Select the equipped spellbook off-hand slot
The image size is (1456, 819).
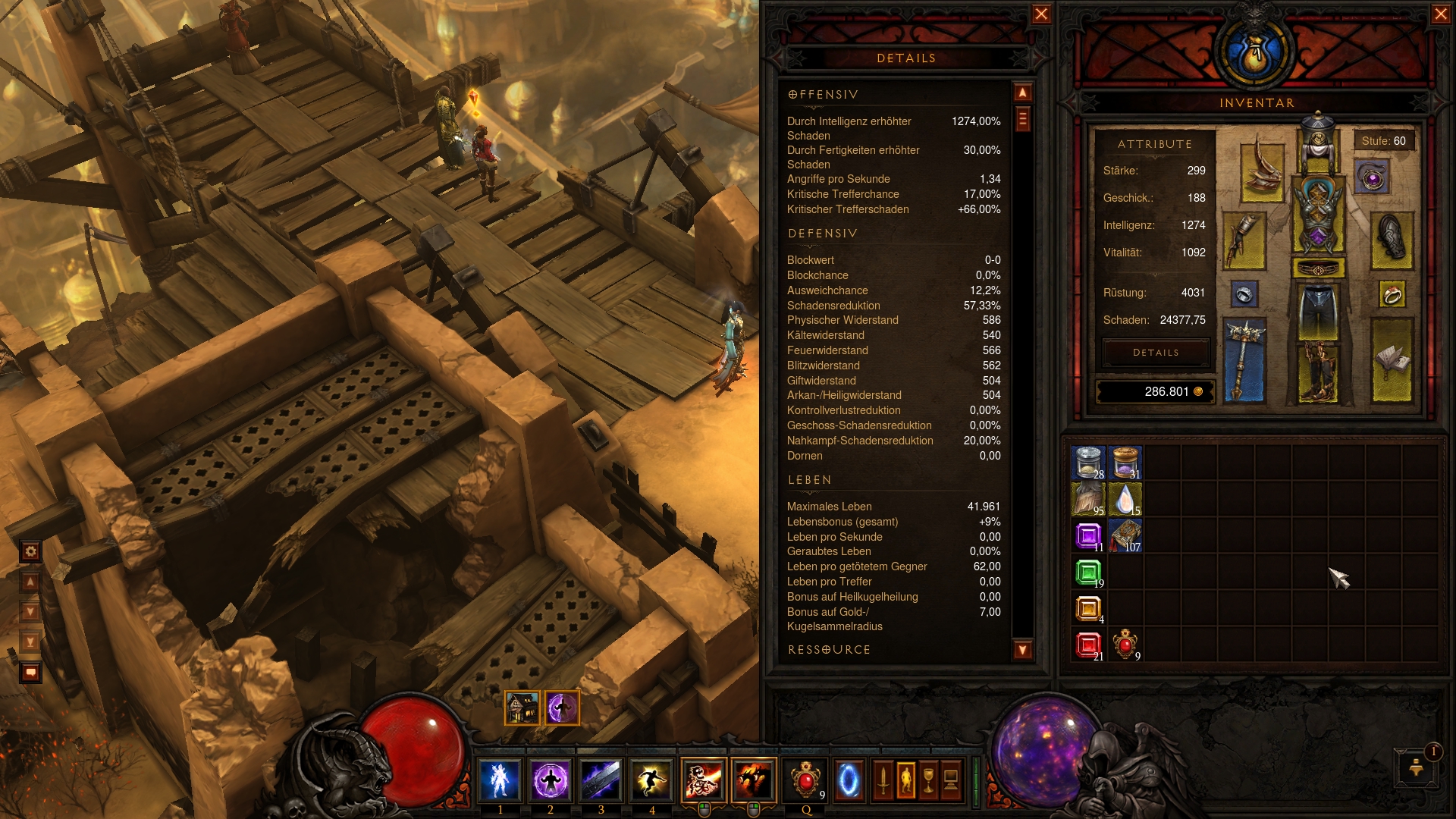click(1392, 359)
